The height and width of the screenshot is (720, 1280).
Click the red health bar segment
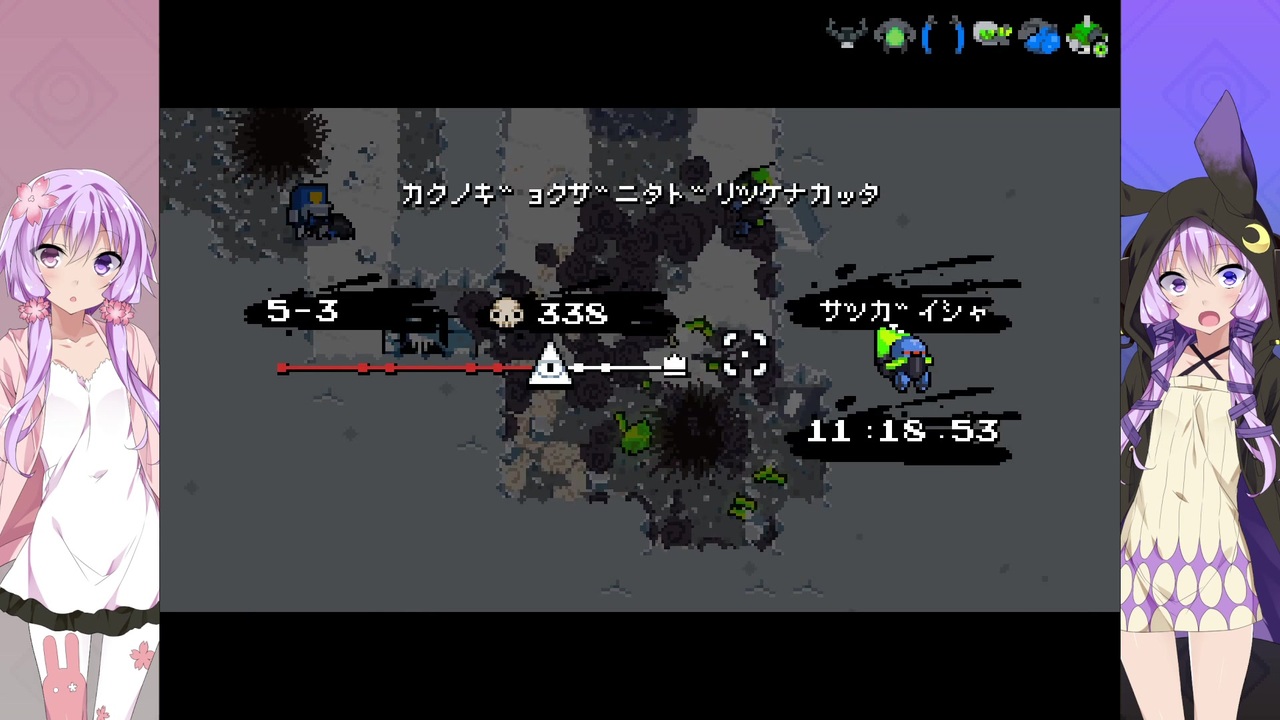click(400, 369)
